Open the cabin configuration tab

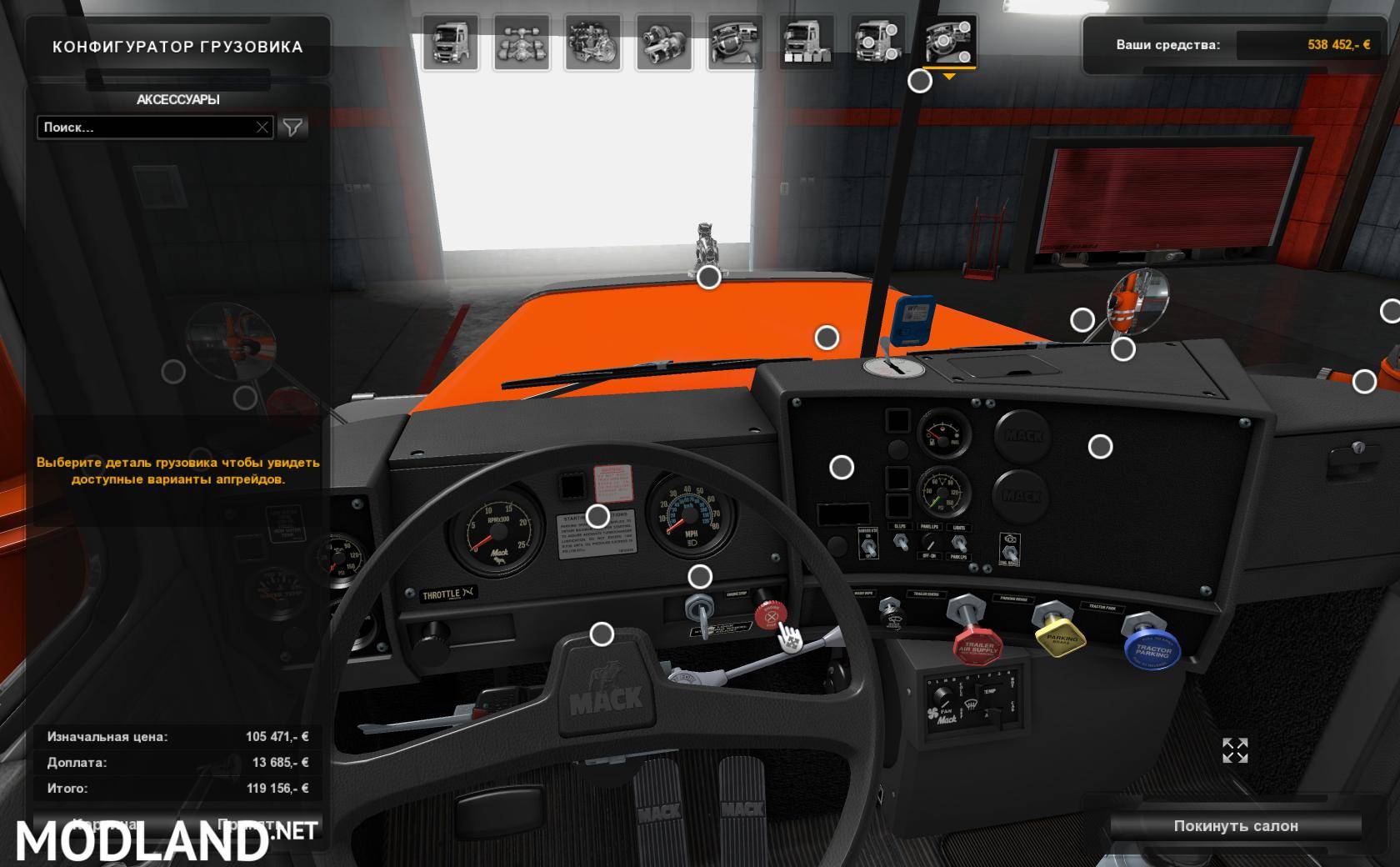[x=450, y=42]
